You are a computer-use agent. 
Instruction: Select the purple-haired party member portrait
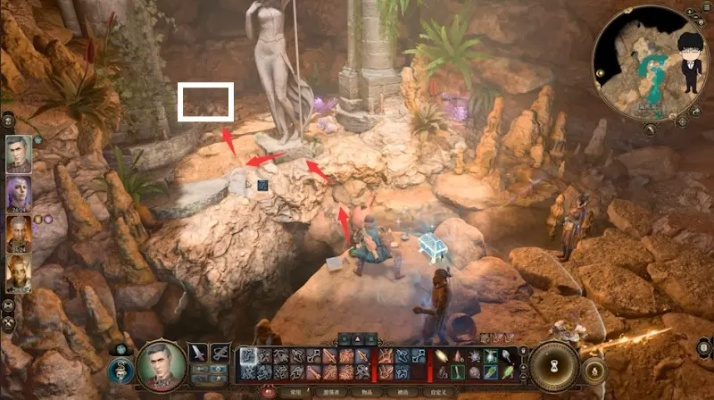coord(18,193)
